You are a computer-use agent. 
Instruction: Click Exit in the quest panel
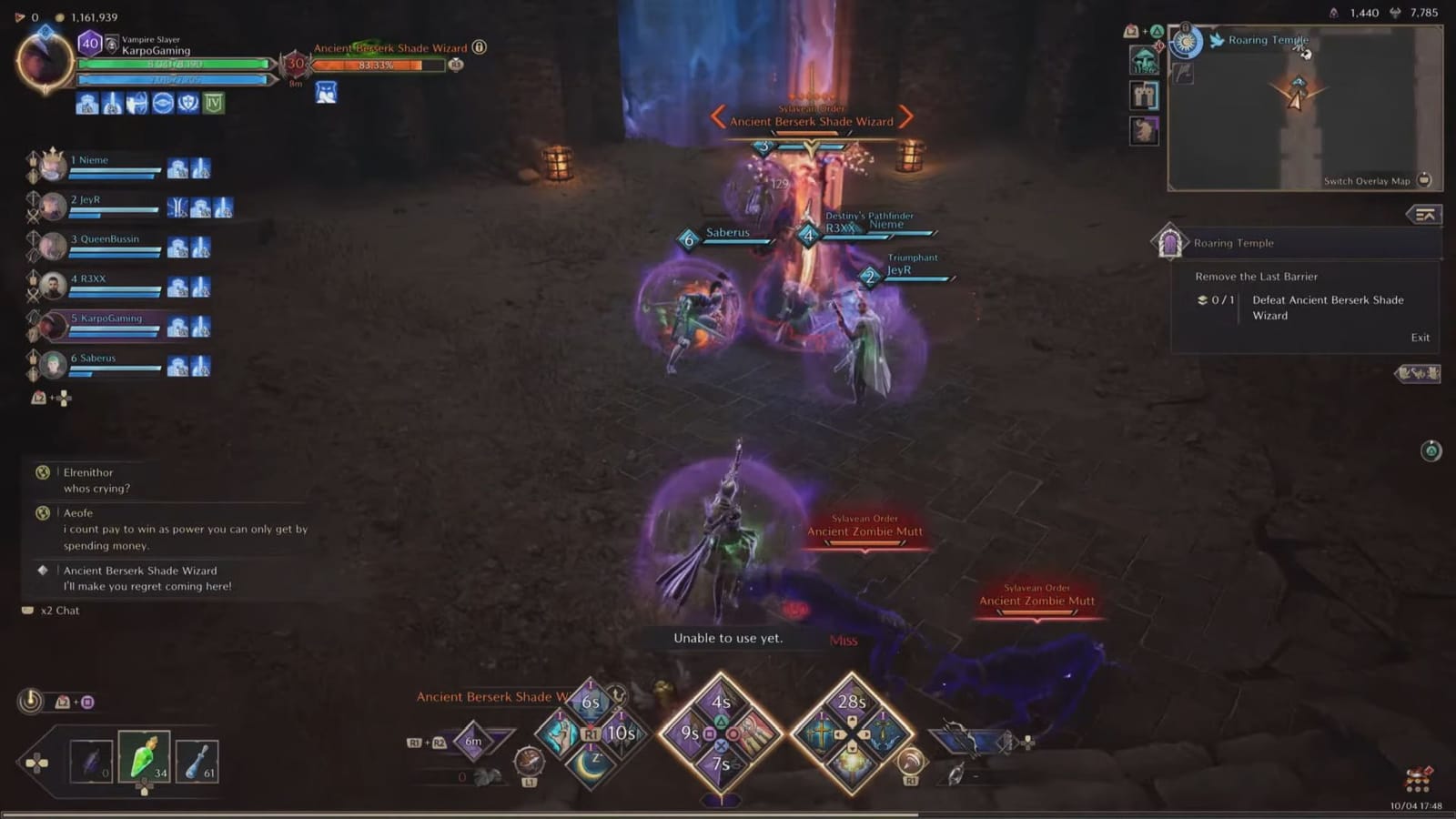coord(1420,337)
